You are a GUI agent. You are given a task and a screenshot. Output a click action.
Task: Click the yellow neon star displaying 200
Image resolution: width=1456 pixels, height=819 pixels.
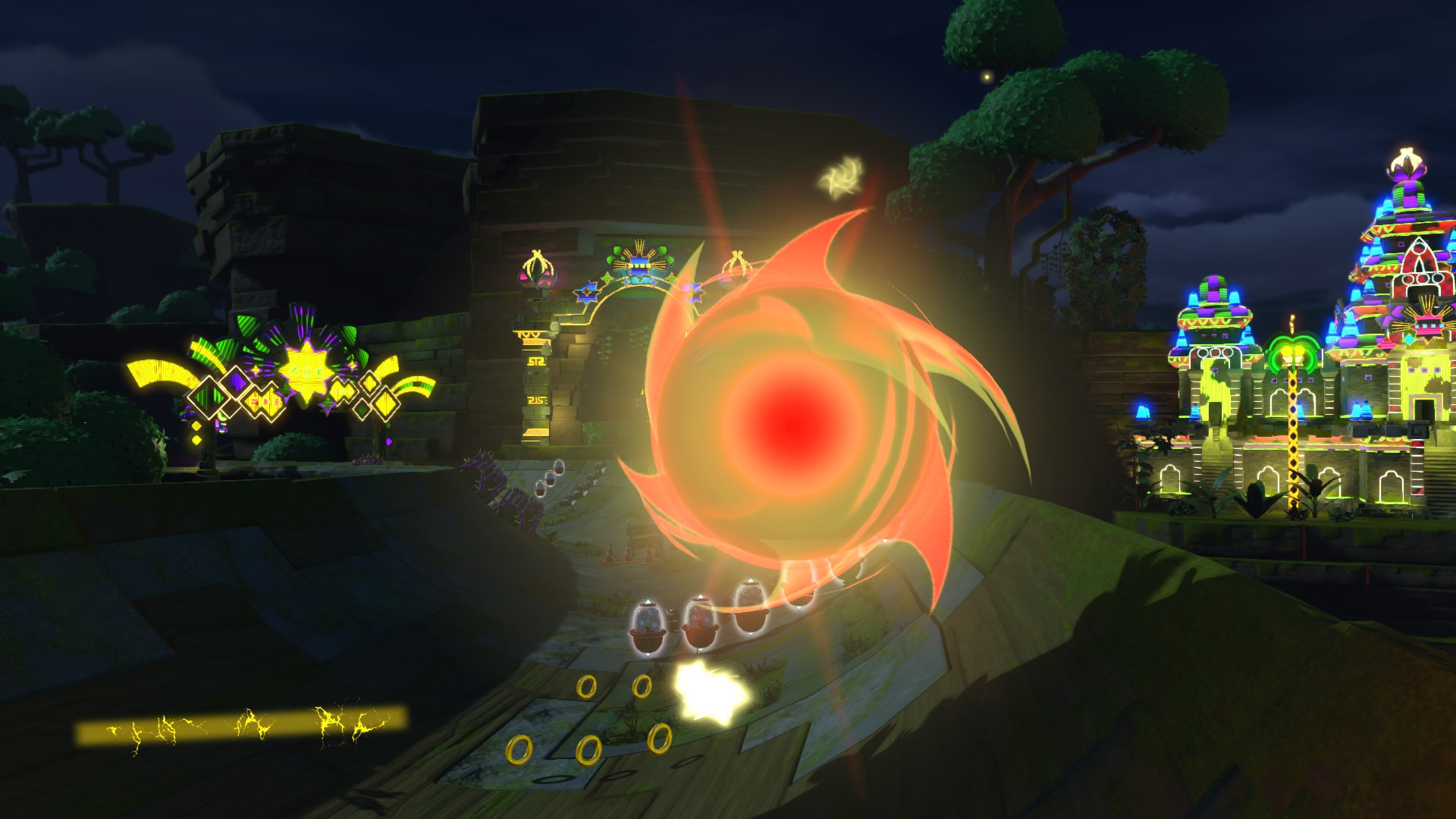307,372
